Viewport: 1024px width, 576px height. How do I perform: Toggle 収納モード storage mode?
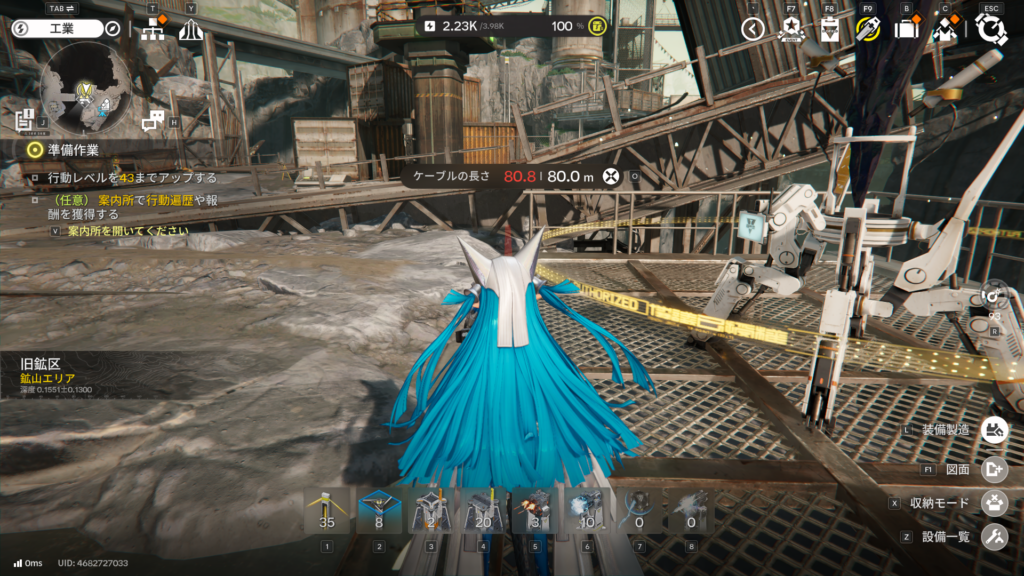993,503
